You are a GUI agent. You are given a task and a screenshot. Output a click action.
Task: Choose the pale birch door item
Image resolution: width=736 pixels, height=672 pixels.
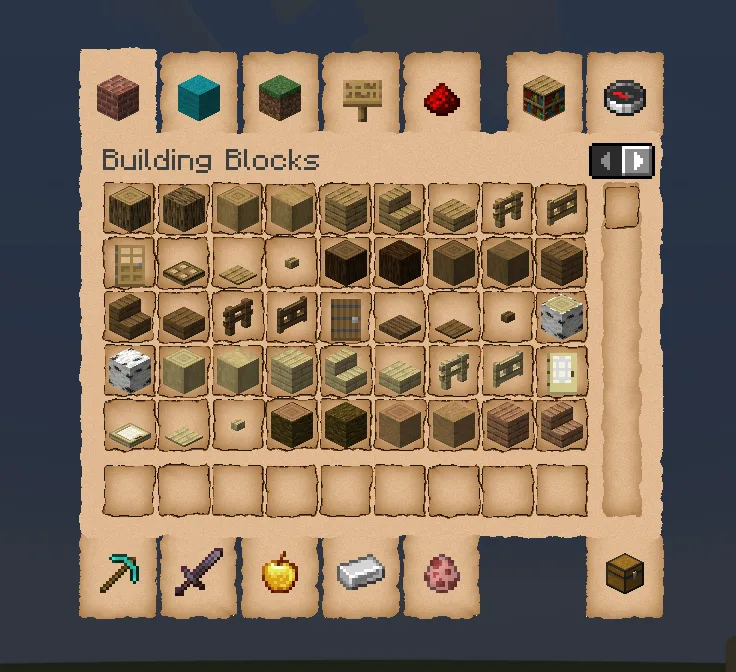[x=561, y=371]
